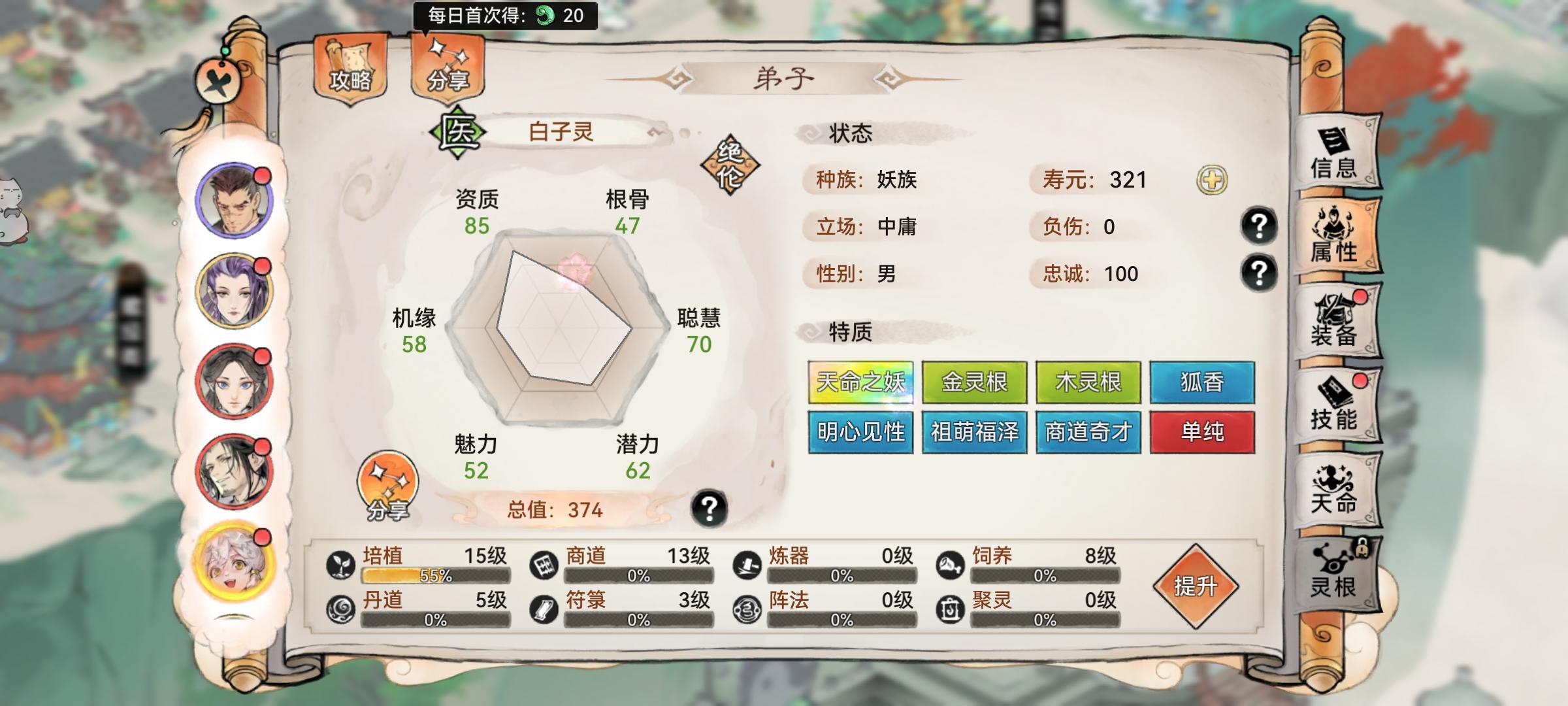Select the 单纯 red trait tag
Screen dimensions: 1568x706
coord(1202,432)
